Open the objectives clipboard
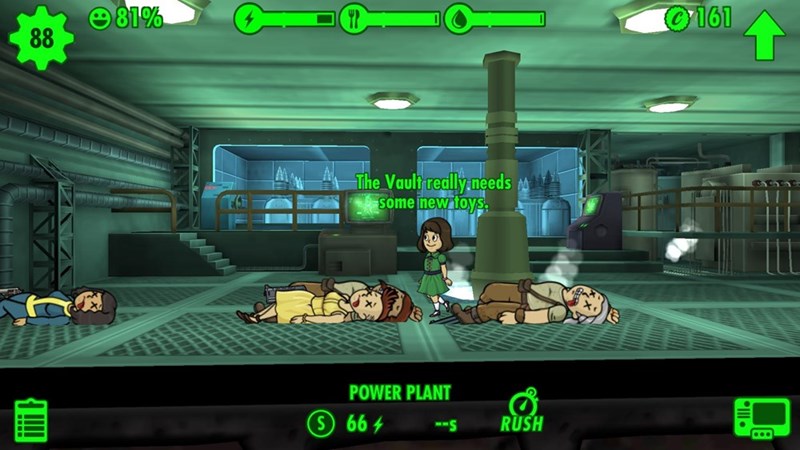Image resolution: width=800 pixels, height=450 pixels. (x=32, y=419)
